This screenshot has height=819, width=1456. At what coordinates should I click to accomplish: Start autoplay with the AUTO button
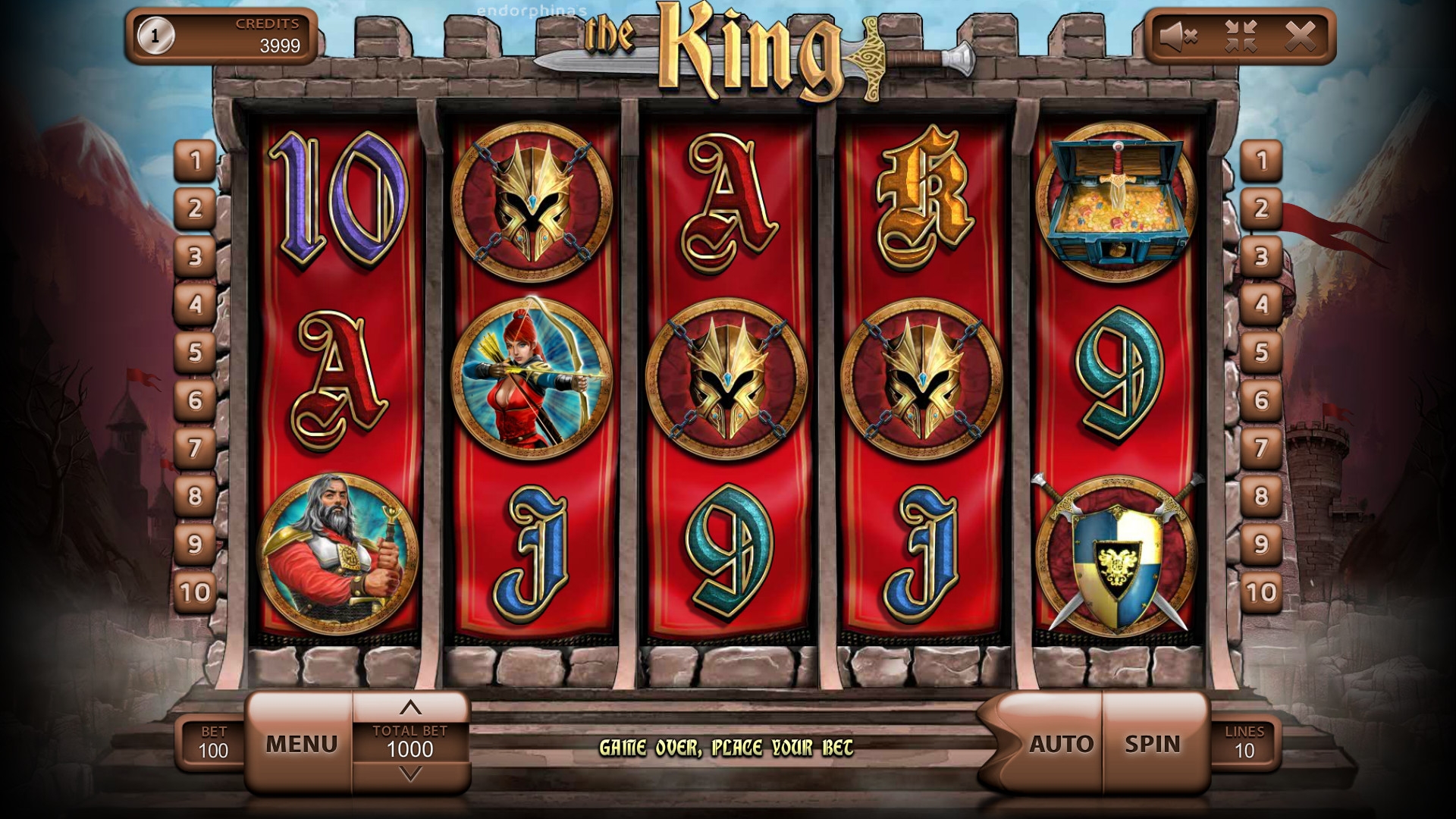click(1061, 744)
